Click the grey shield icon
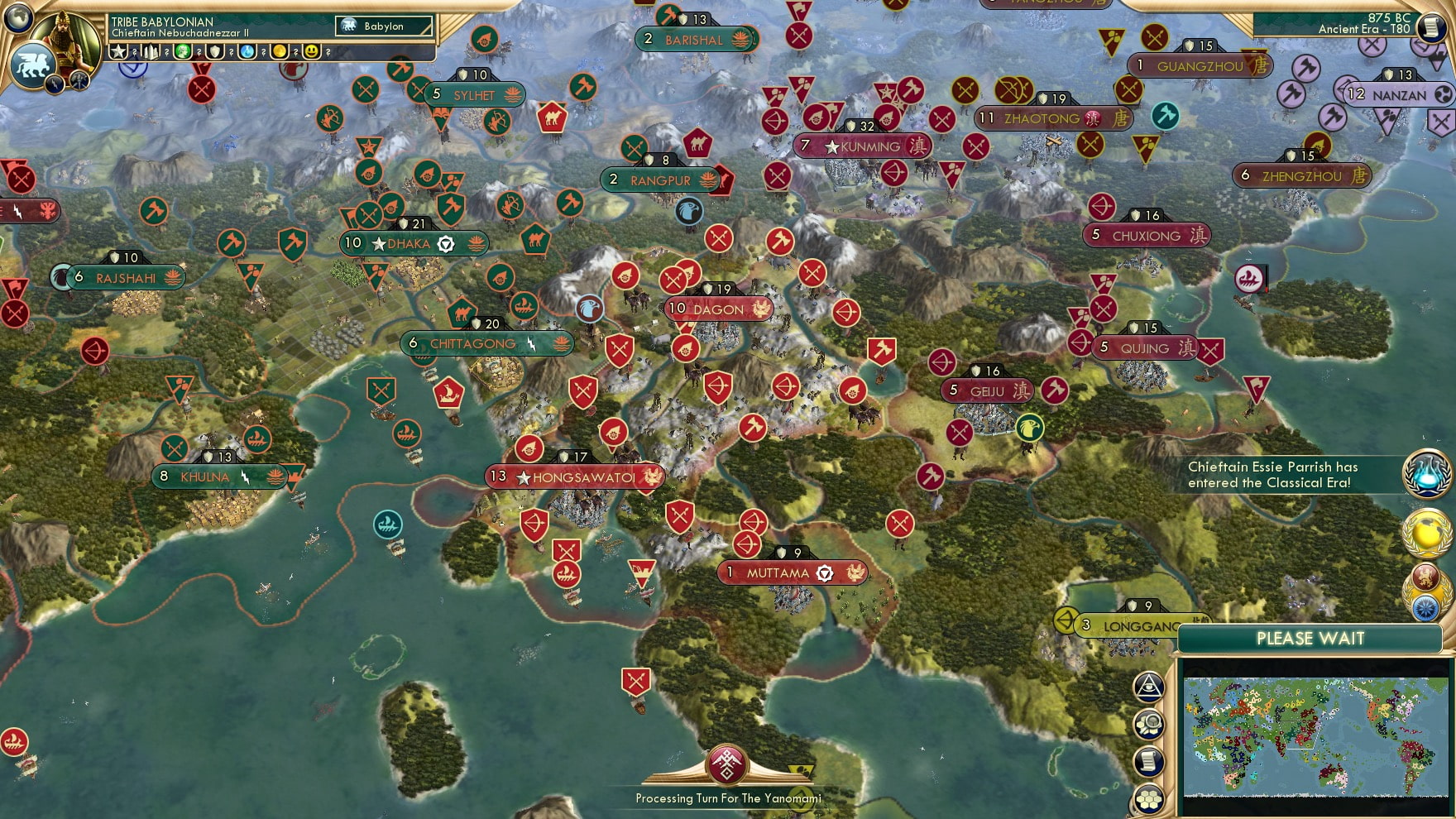Image resolution: width=1456 pixels, height=819 pixels. click(x=214, y=52)
